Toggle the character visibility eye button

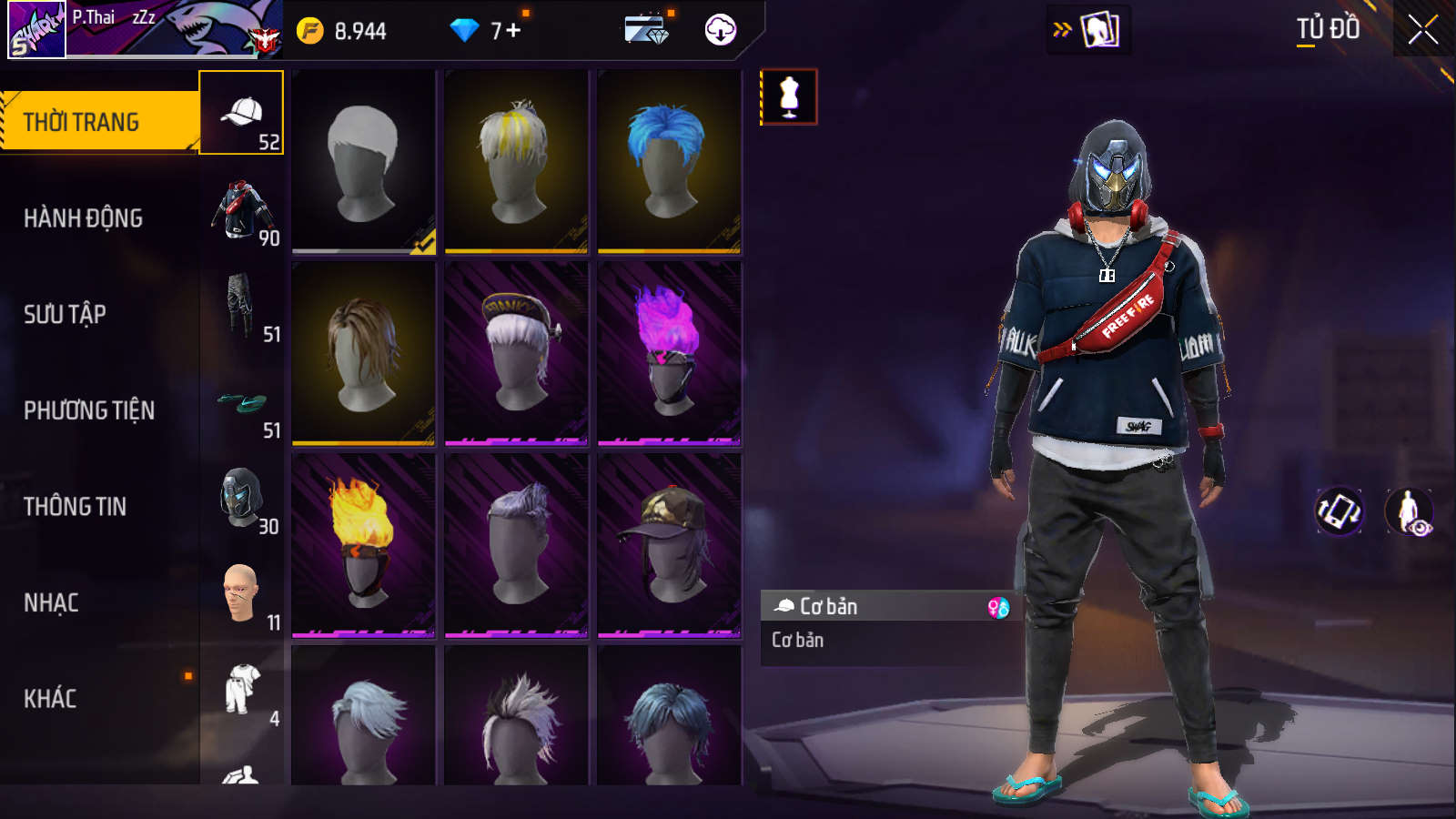(1410, 511)
